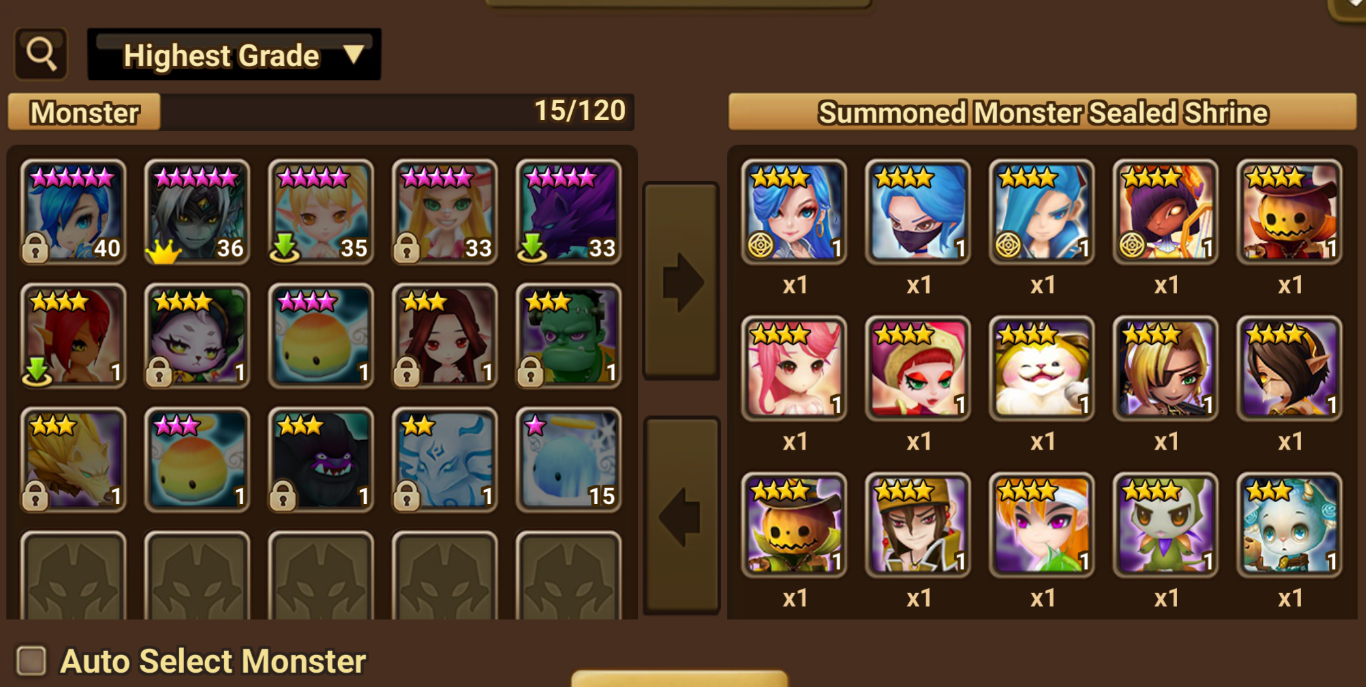1366x687 pixels.
Task: Select the orange-haired monster with headband
Action: tap(1042, 525)
